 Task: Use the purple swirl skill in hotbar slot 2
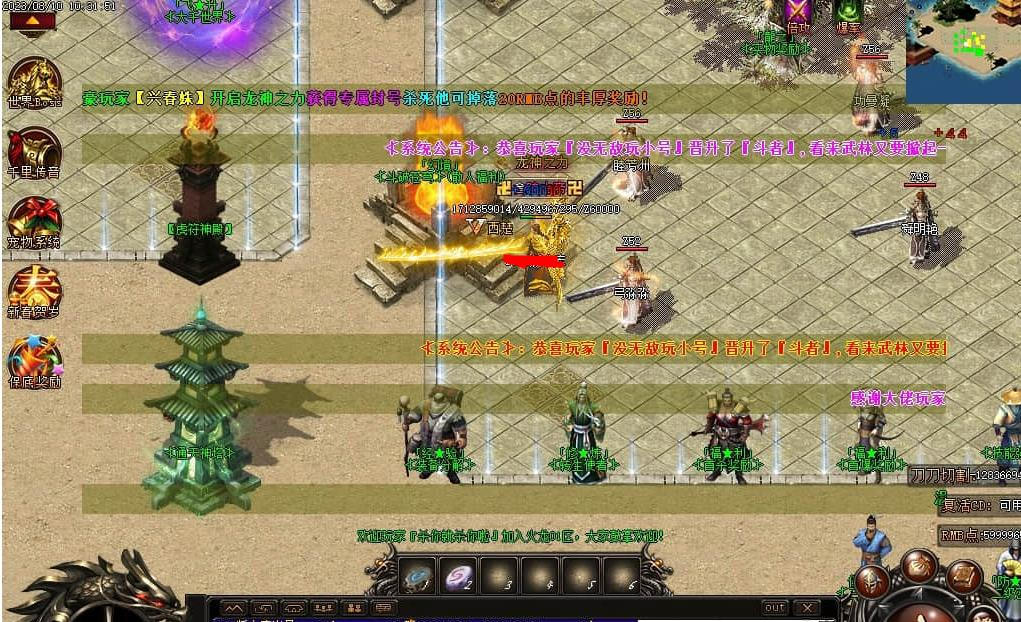(457, 575)
